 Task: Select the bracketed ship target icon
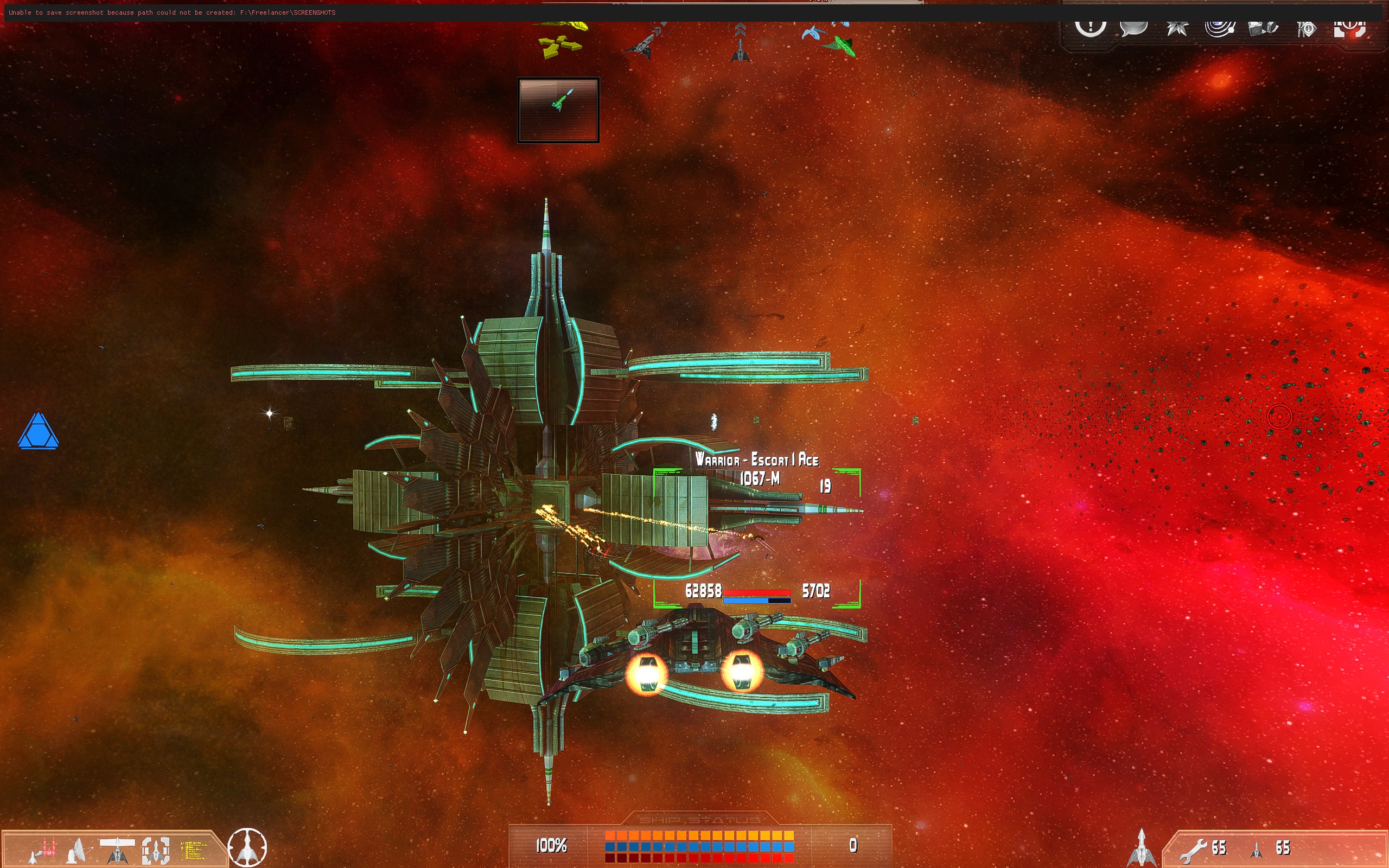click(156, 849)
